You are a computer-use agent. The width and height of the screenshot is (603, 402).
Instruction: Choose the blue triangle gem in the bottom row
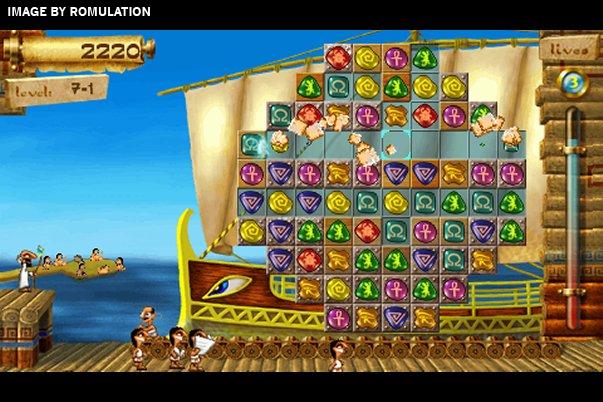point(396,318)
